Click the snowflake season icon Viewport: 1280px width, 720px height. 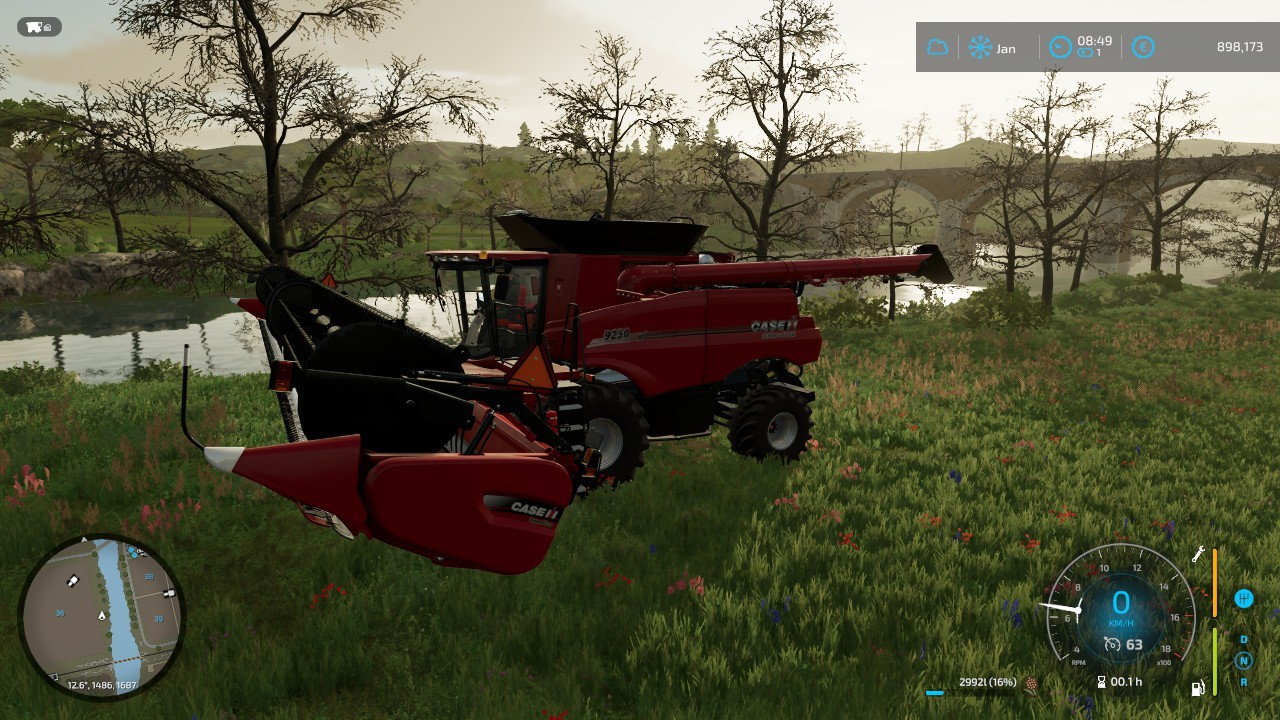point(979,47)
